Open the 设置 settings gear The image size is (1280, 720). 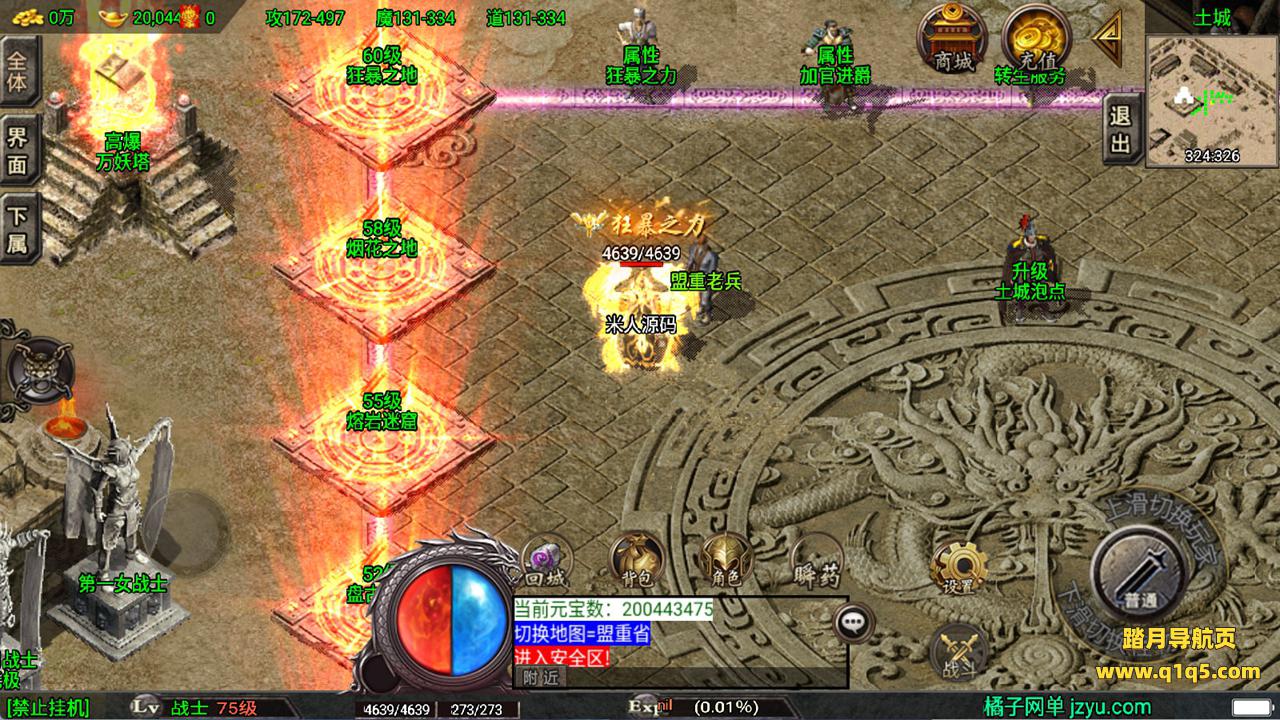(958, 567)
